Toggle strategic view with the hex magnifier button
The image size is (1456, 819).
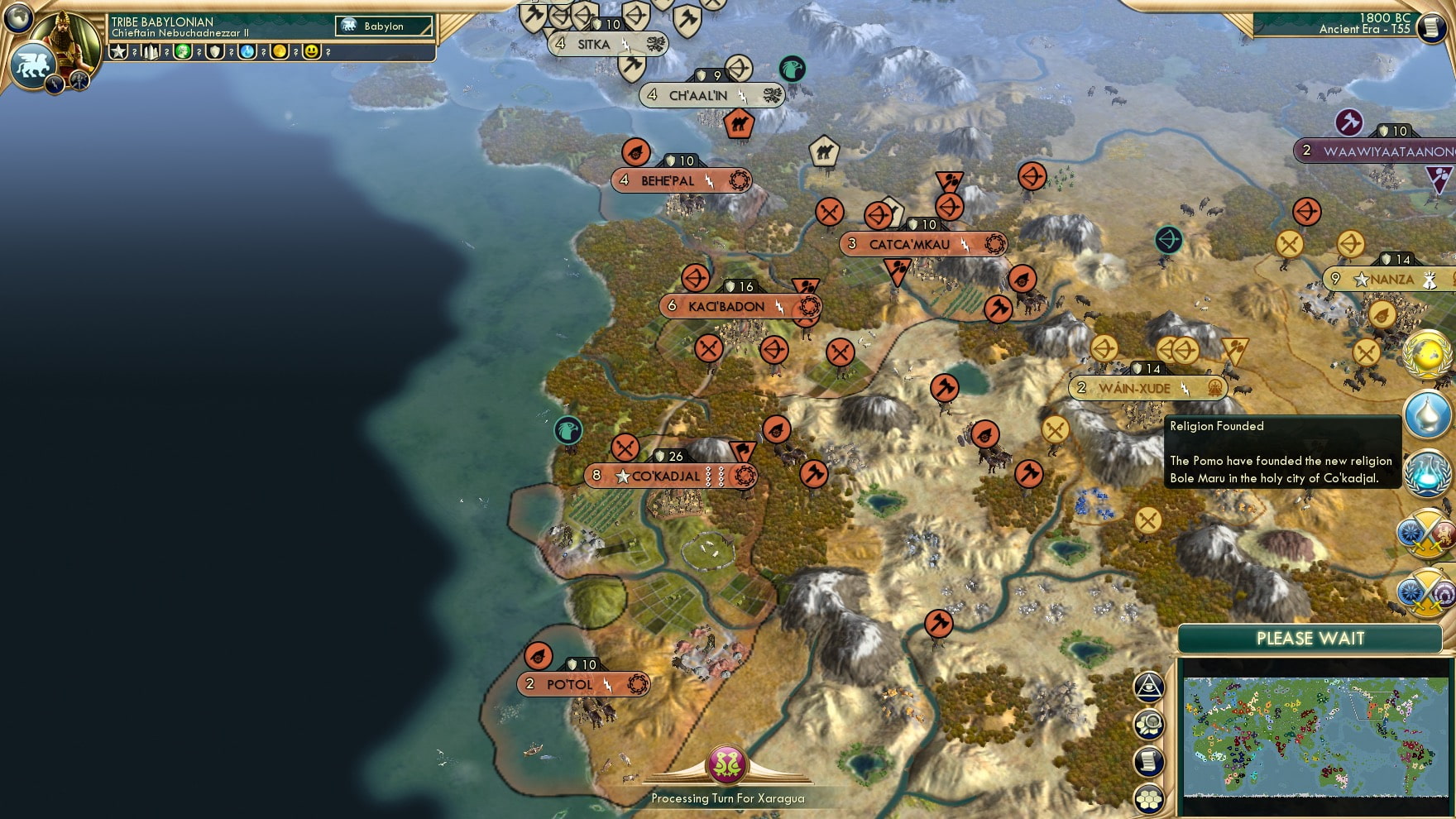1150,722
